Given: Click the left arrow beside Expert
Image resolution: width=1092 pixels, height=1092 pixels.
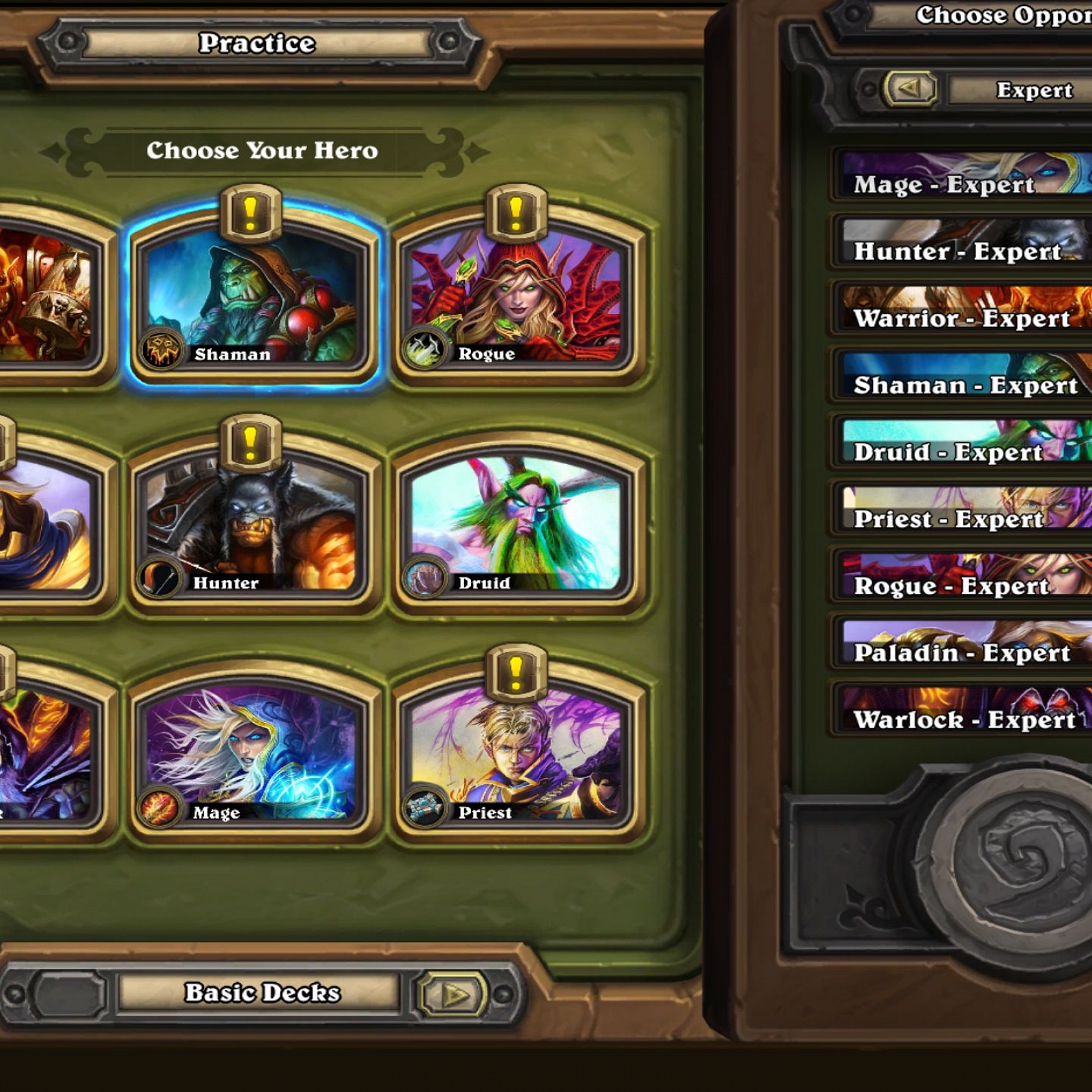Looking at the screenshot, I should pyautogui.click(x=910, y=89).
